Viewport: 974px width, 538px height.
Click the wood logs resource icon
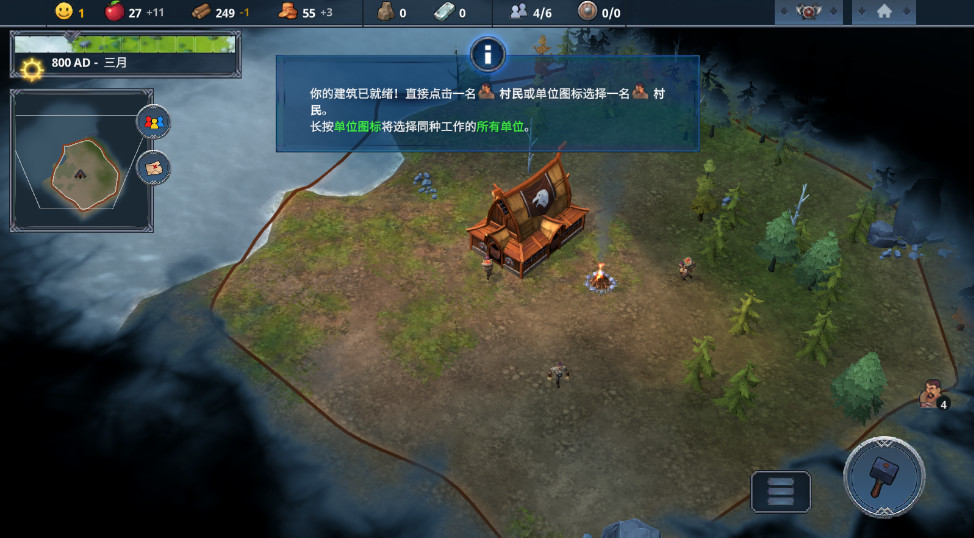coord(200,12)
